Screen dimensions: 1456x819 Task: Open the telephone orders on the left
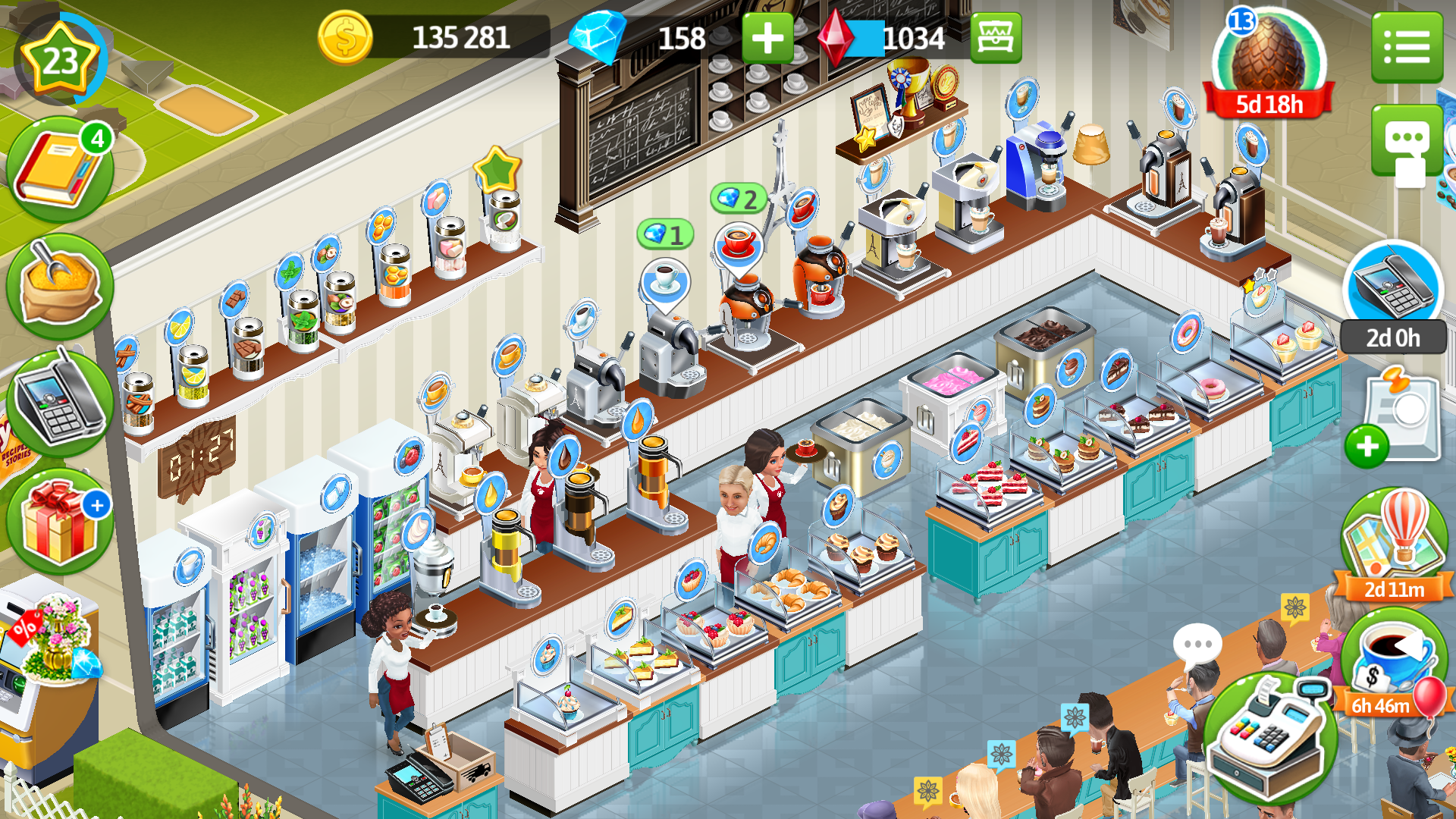(60, 403)
